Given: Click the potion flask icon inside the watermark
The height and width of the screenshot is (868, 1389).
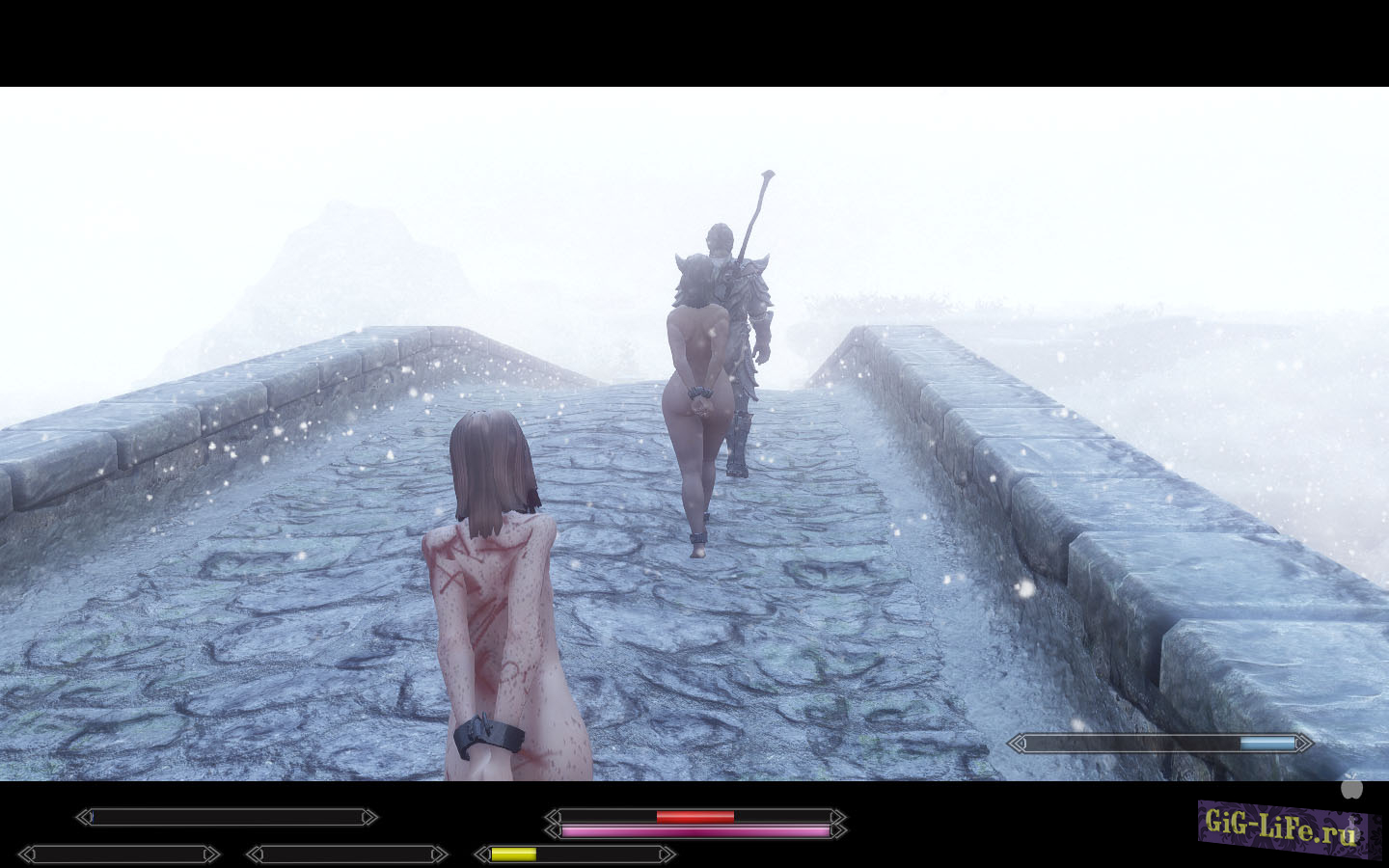Looking at the screenshot, I should 1352,829.
